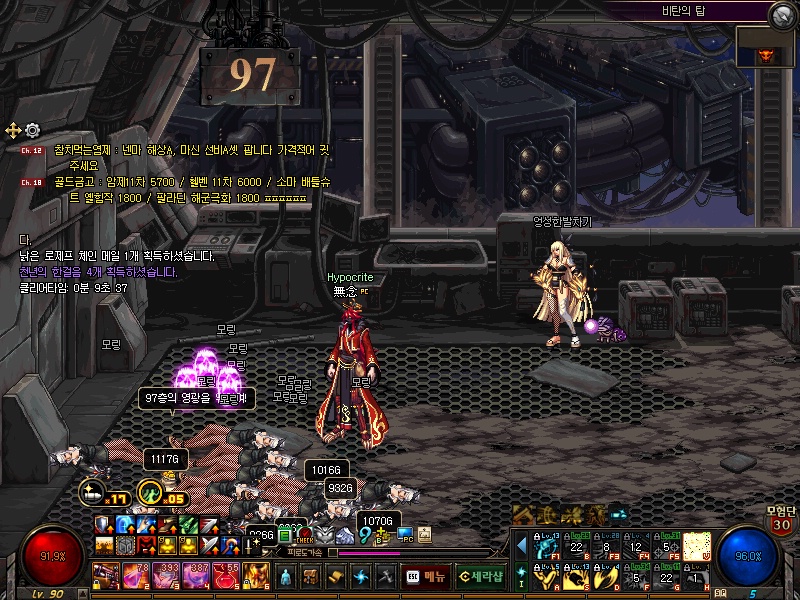The height and width of the screenshot is (600, 800).
Task: Open chat settings gear icon
Action: [32, 130]
